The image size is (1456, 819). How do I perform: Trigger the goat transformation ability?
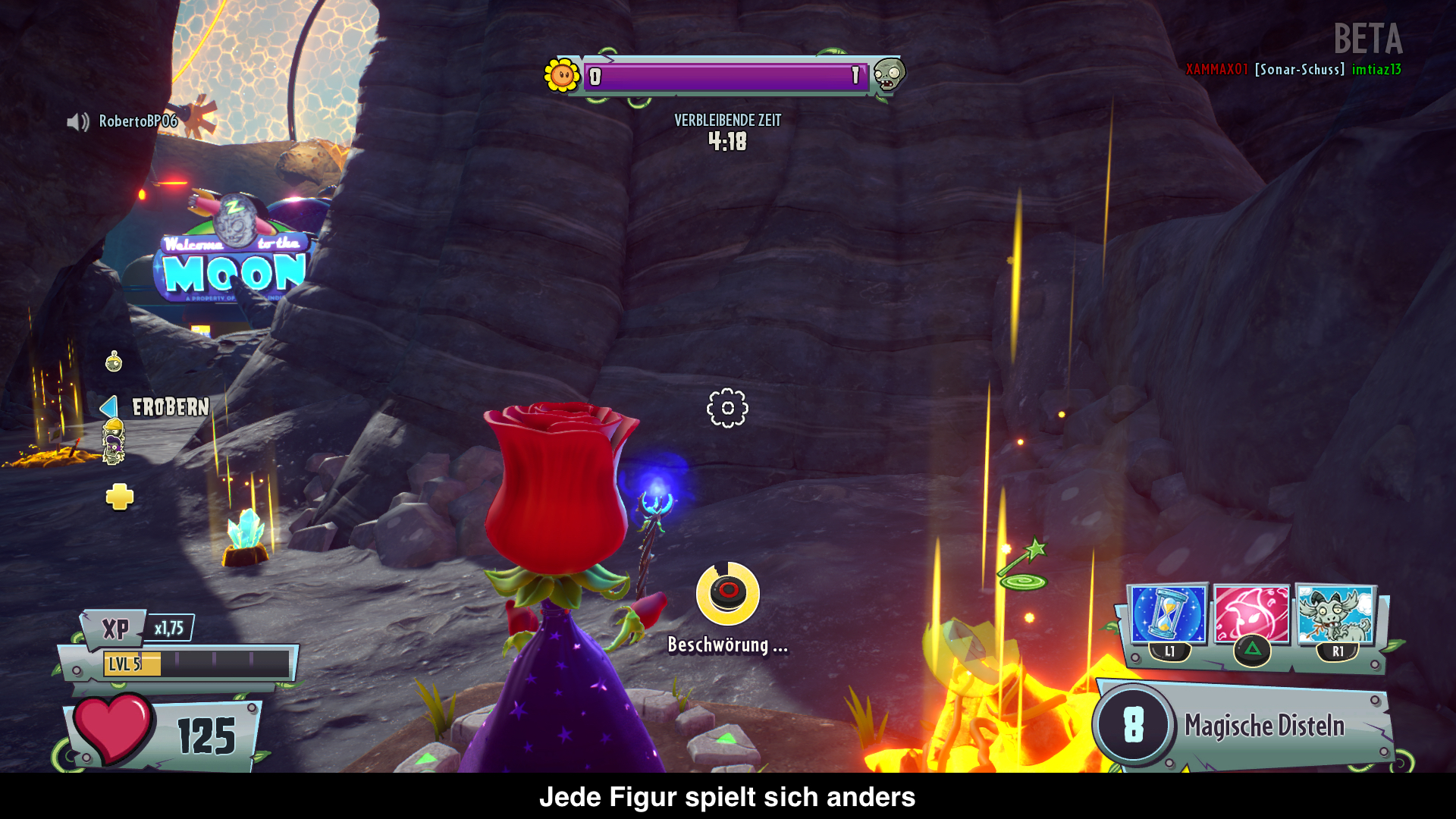[1335, 615]
